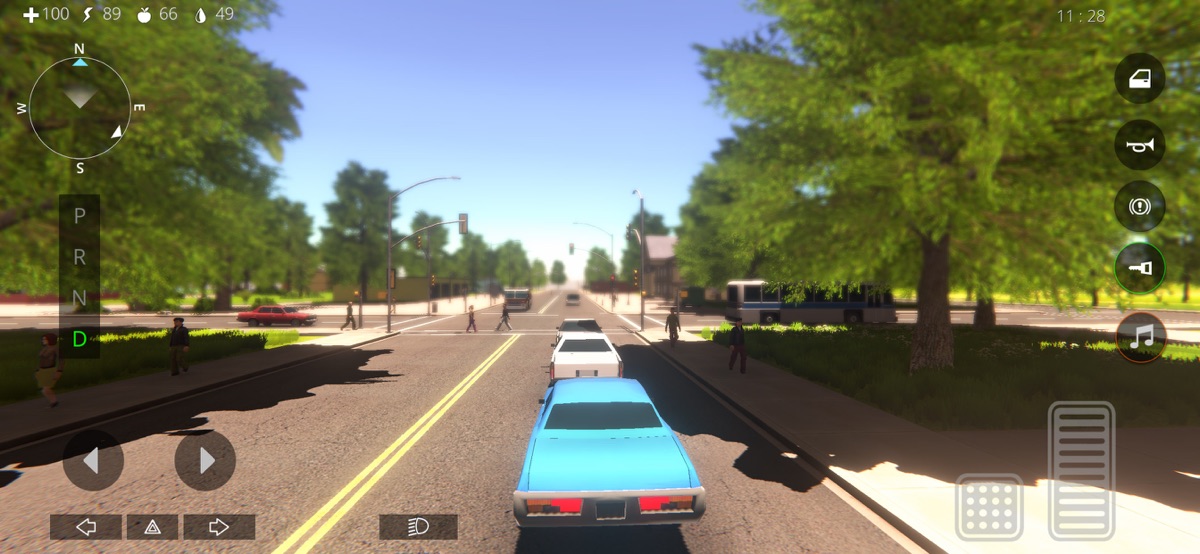Tap the tall gas pedal
The width and height of the screenshot is (1200, 554).
[1081, 470]
